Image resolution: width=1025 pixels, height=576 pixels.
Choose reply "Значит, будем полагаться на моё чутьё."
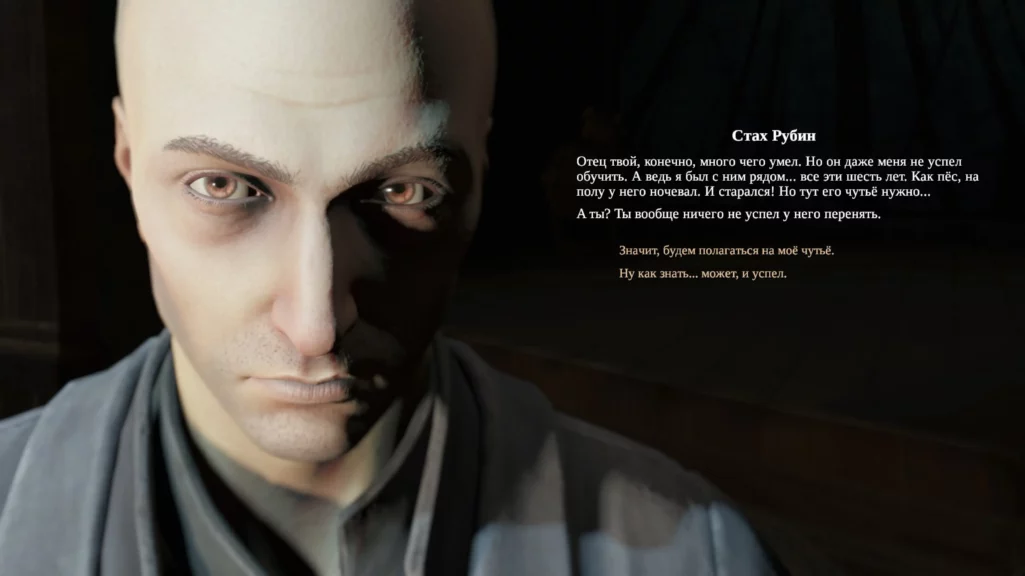pyautogui.click(x=726, y=251)
